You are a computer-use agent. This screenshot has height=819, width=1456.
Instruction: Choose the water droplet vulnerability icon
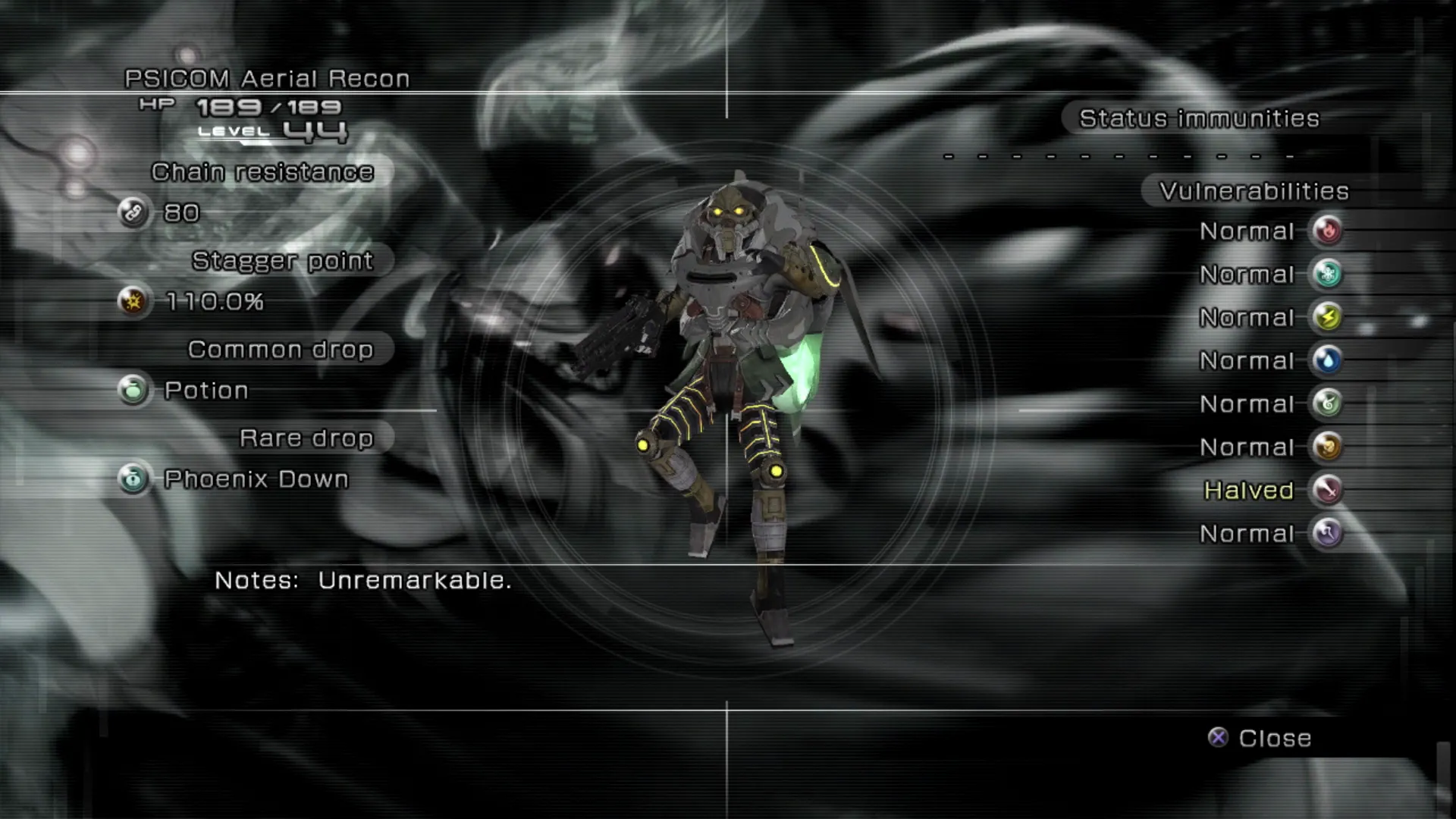[1327, 360]
